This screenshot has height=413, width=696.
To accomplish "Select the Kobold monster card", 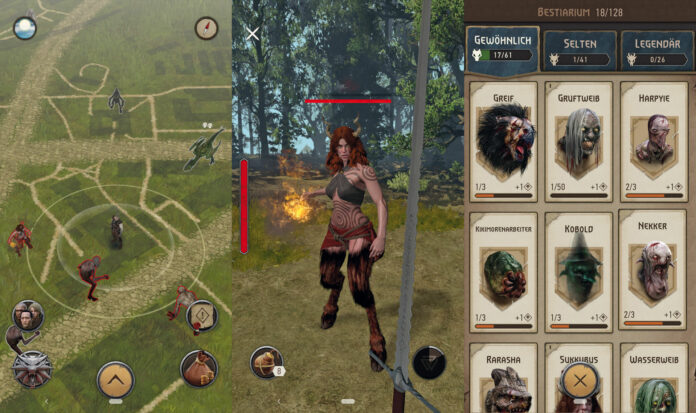I will pyautogui.click(x=580, y=269).
